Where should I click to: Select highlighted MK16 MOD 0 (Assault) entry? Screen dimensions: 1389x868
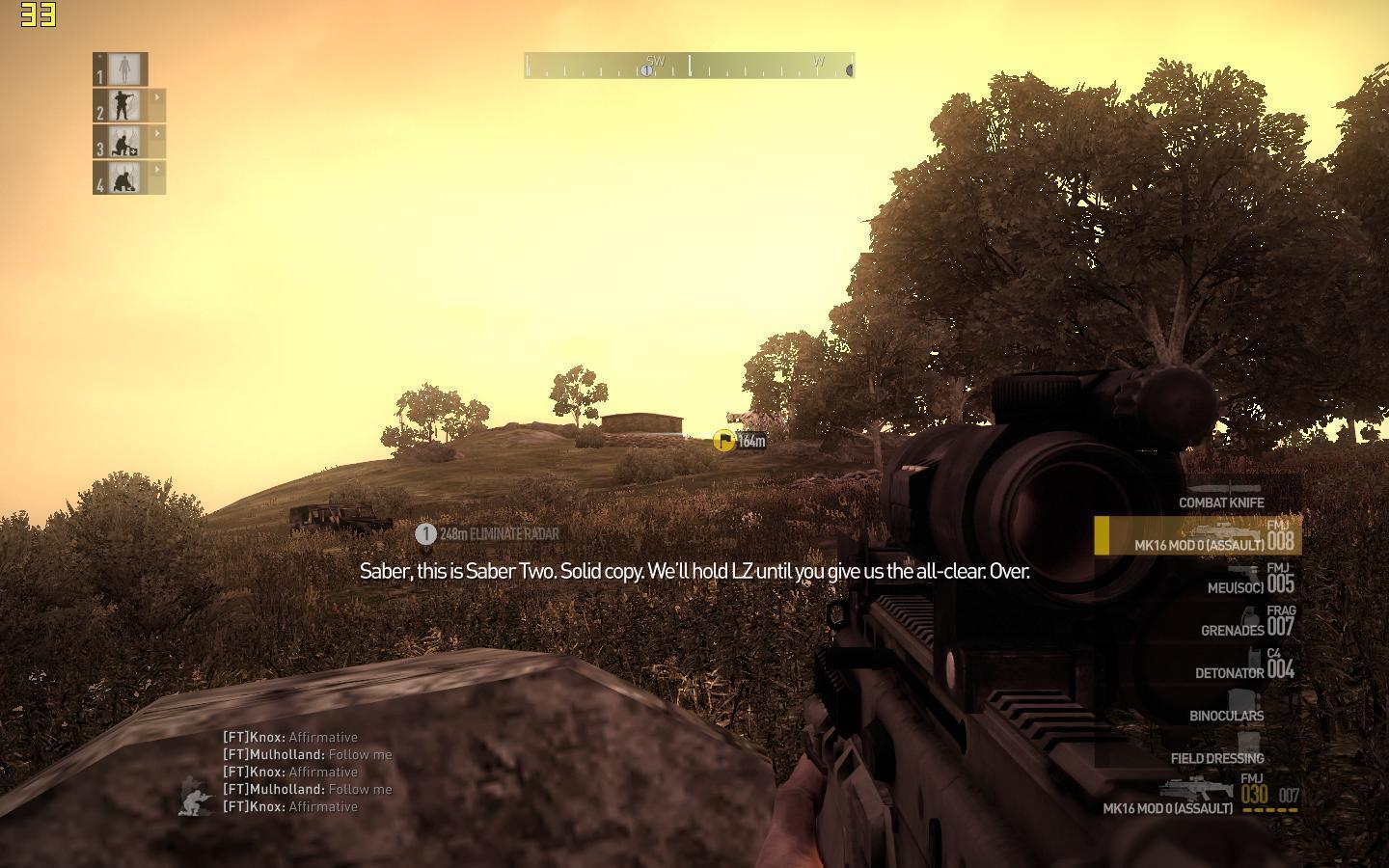pyautogui.click(x=1199, y=536)
